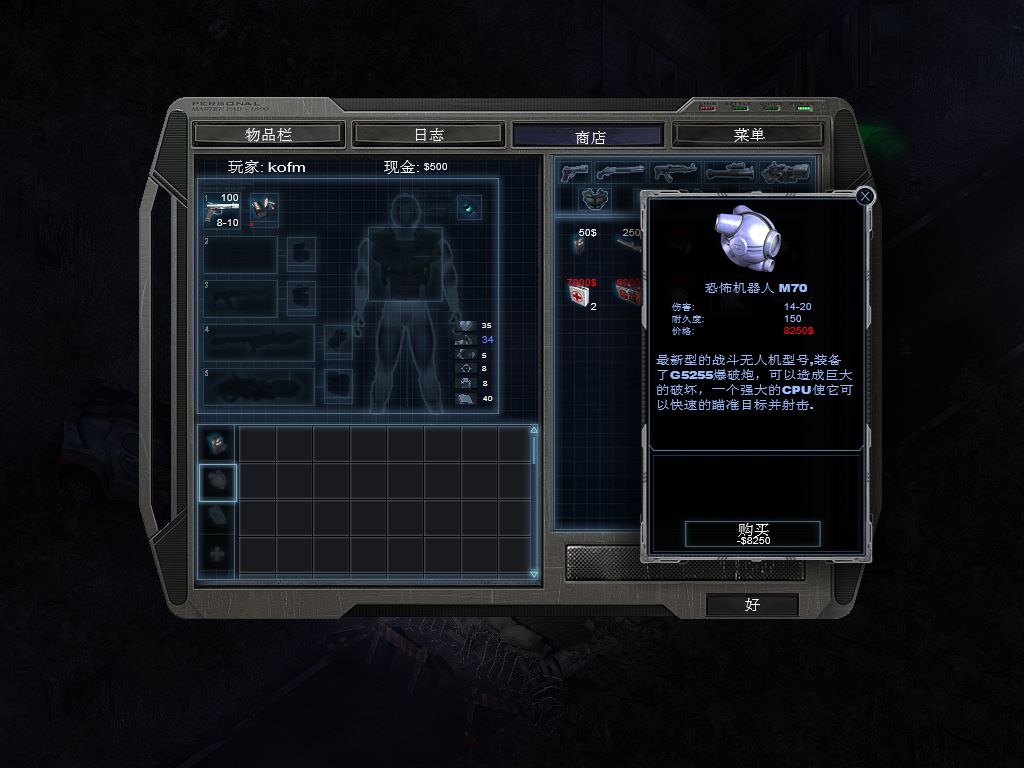Screen dimensions: 1024x768
Task: Open the 日志 journal tab
Action: (428, 134)
